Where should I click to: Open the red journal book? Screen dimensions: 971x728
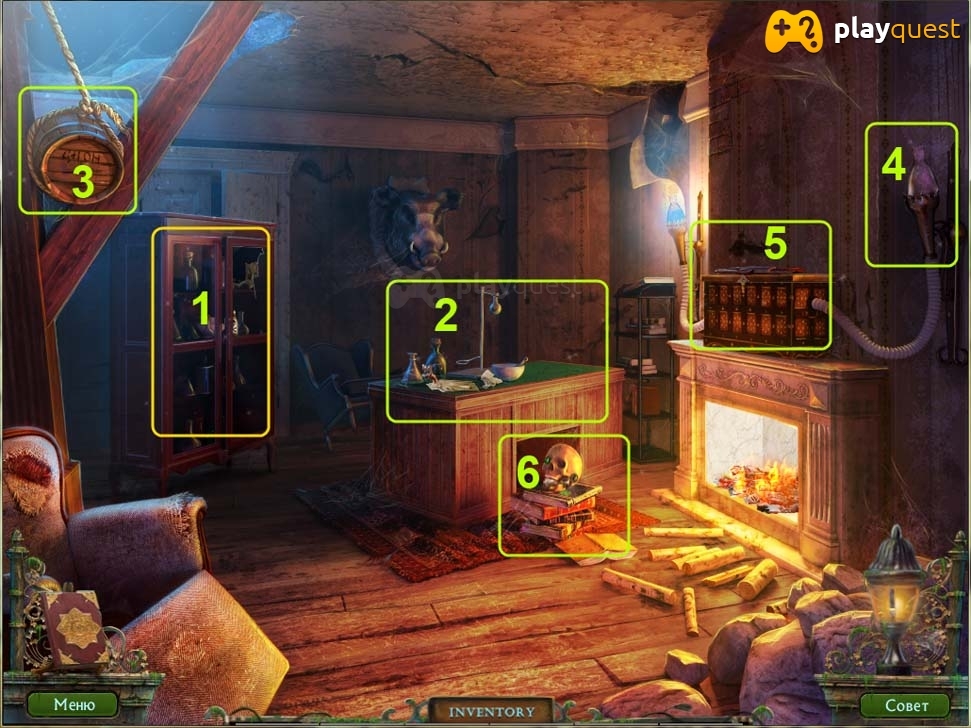point(73,627)
